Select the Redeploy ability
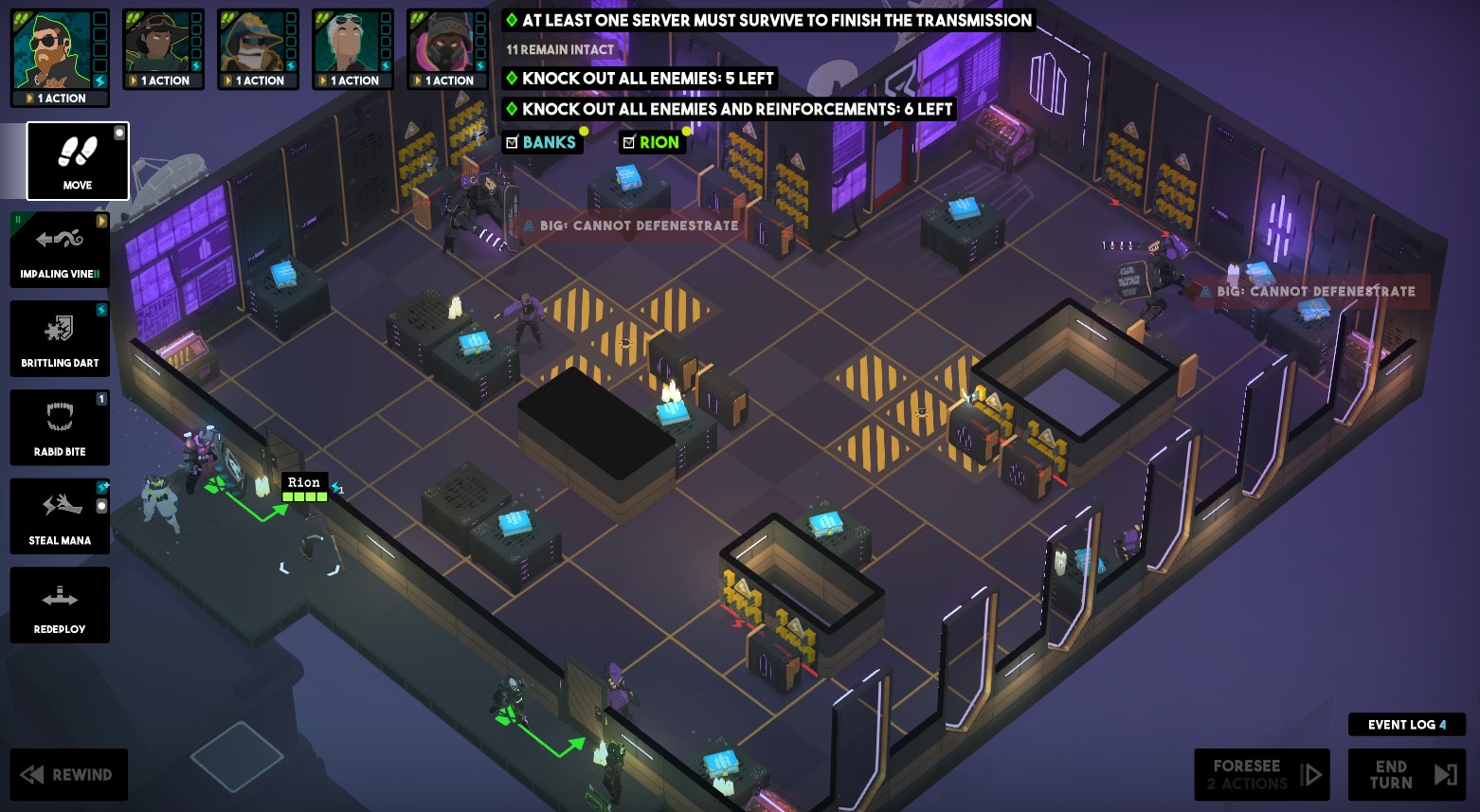 pos(60,604)
